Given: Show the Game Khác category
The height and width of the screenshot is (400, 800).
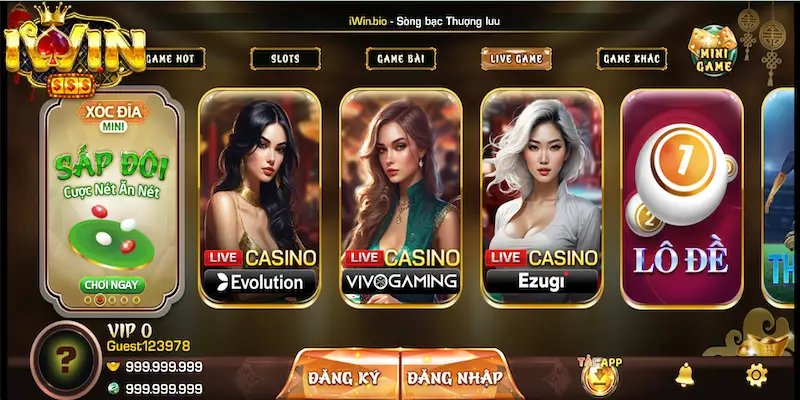Looking at the screenshot, I should (632, 59).
